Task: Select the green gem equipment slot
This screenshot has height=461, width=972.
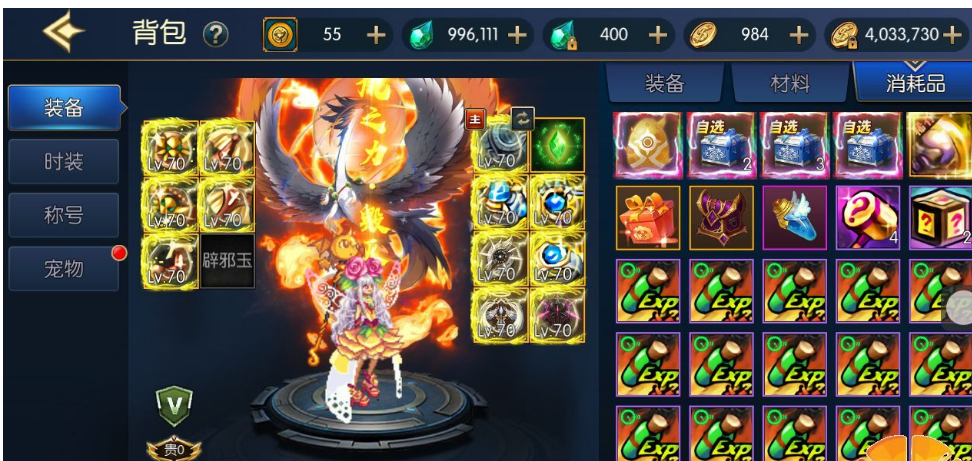Action: coord(557,145)
